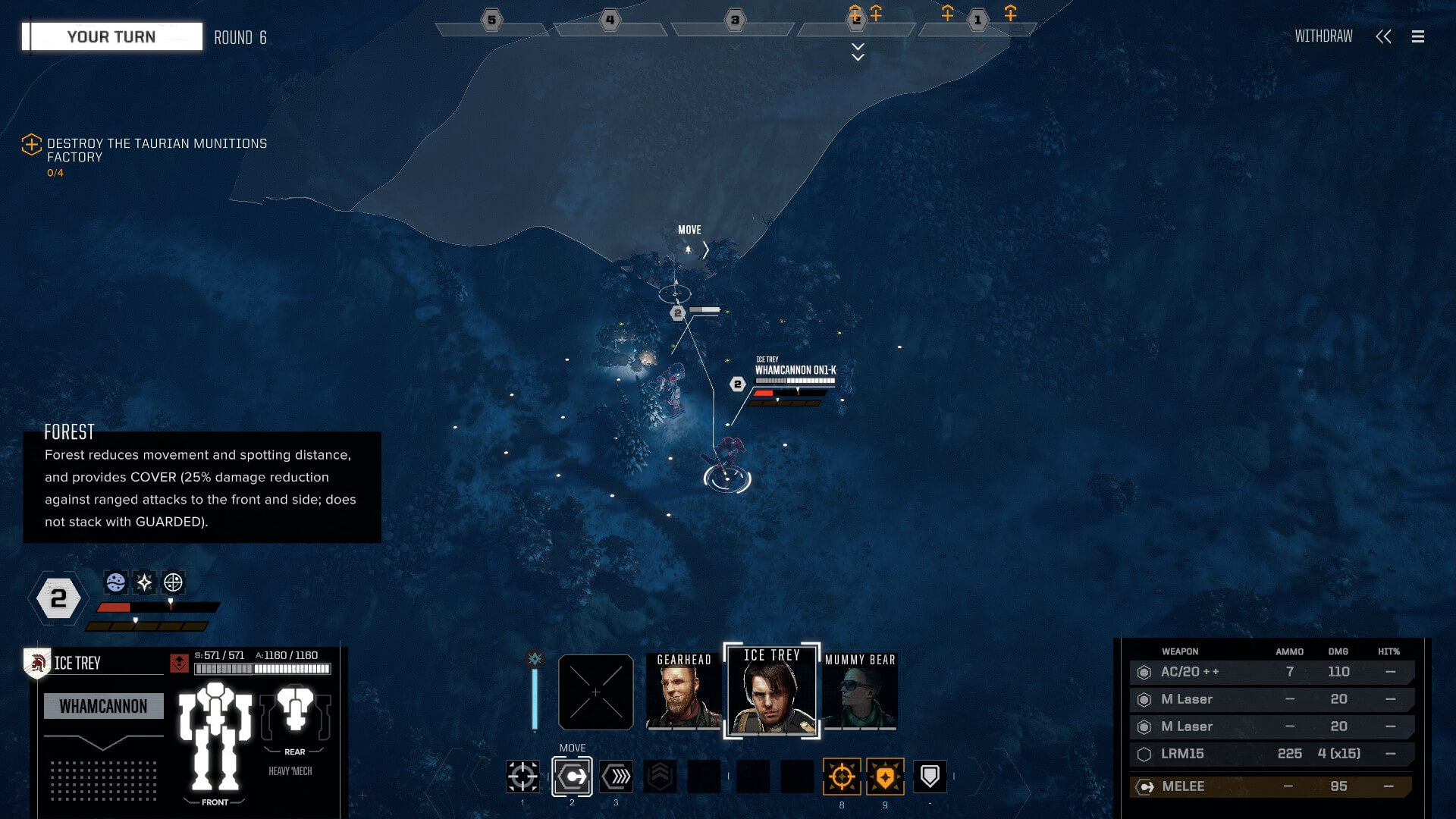Image resolution: width=1456 pixels, height=819 pixels.
Task: Select Mummy Bear's pilot portrait
Action: [x=860, y=692]
